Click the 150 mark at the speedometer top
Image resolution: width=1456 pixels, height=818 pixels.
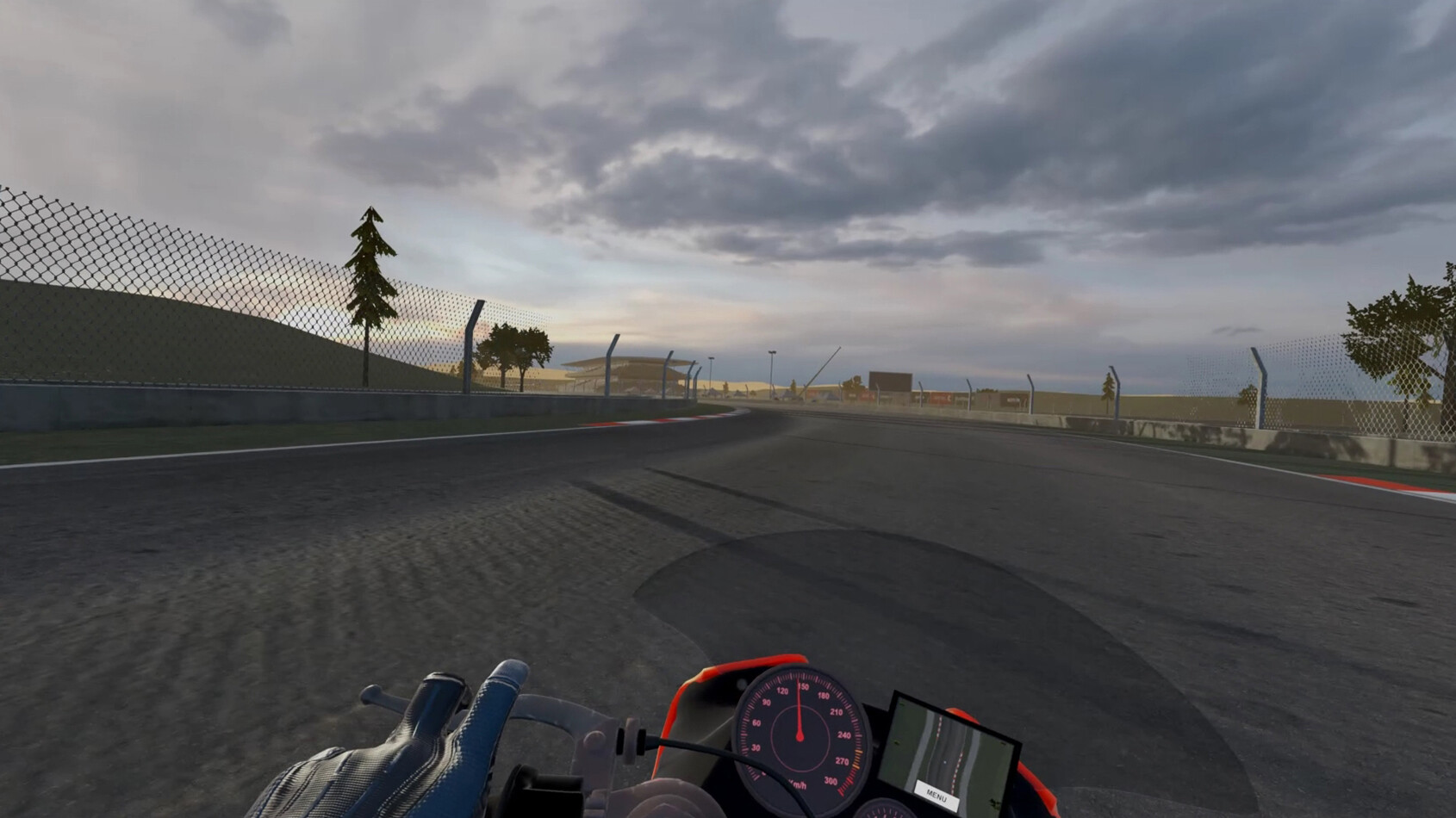click(x=804, y=686)
